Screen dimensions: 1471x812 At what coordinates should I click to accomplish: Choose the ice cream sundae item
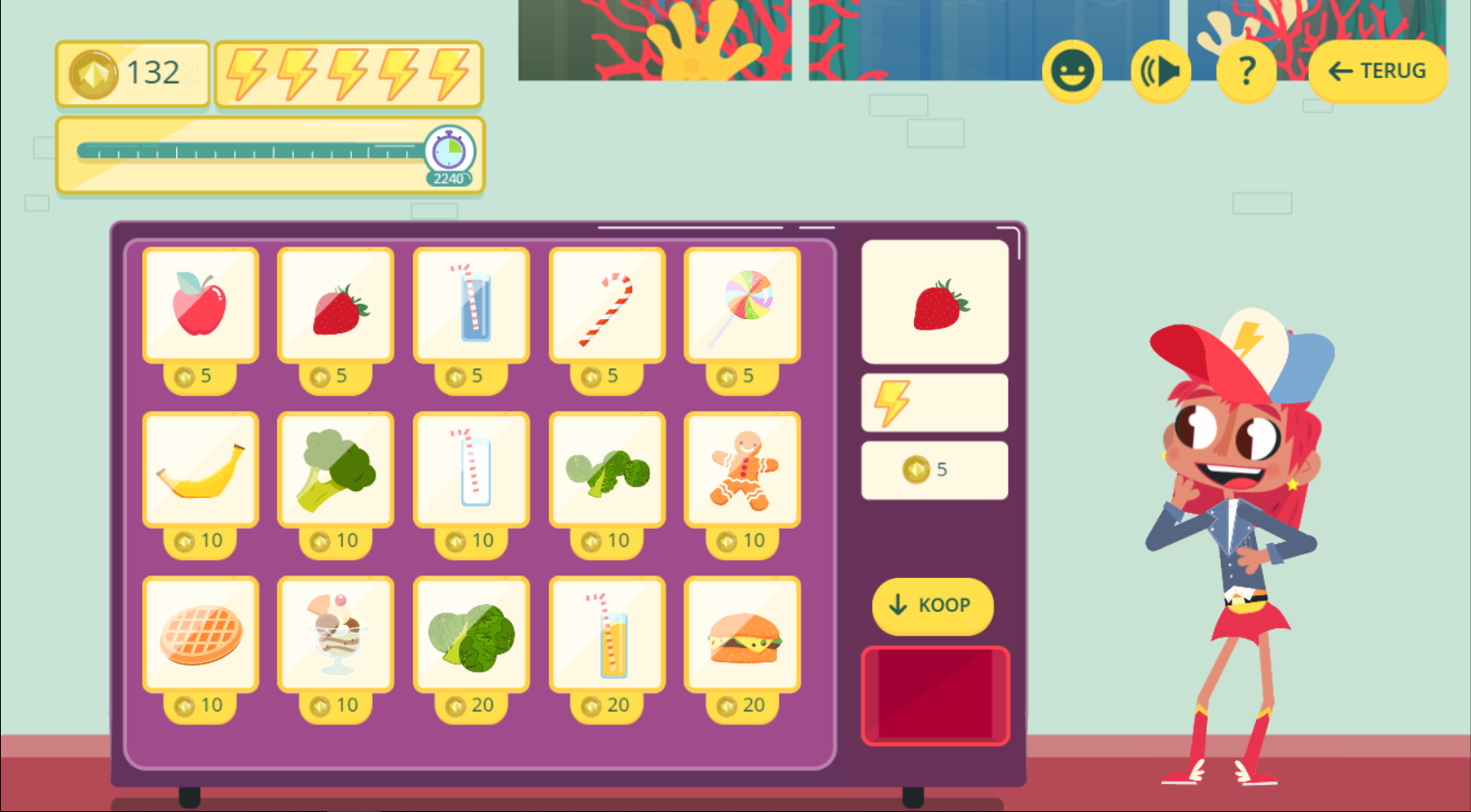pos(336,633)
